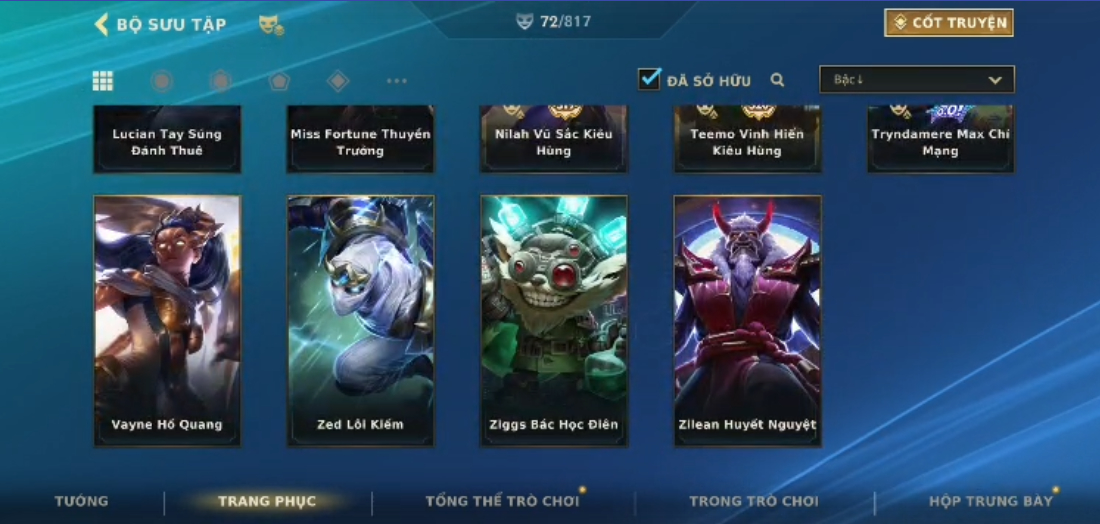Select the grid view filter icon
Viewport: 1100px width, 524px height.
point(102,81)
